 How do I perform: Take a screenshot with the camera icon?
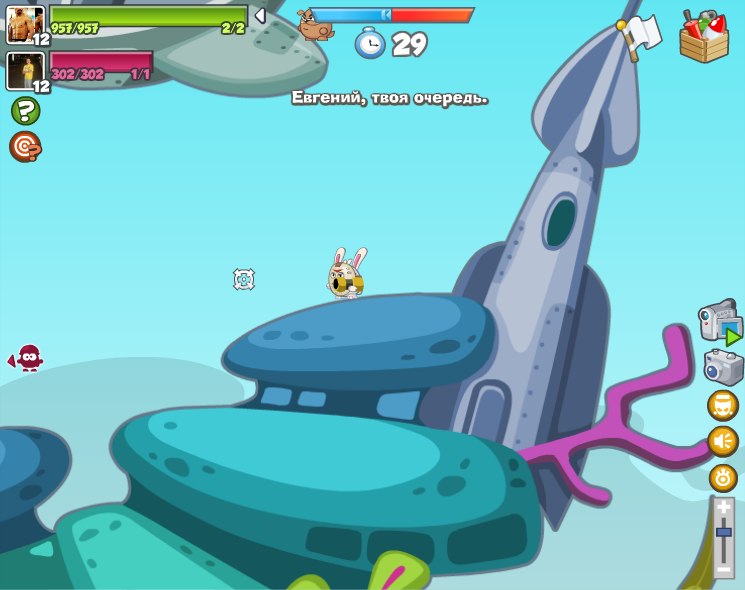tap(723, 367)
